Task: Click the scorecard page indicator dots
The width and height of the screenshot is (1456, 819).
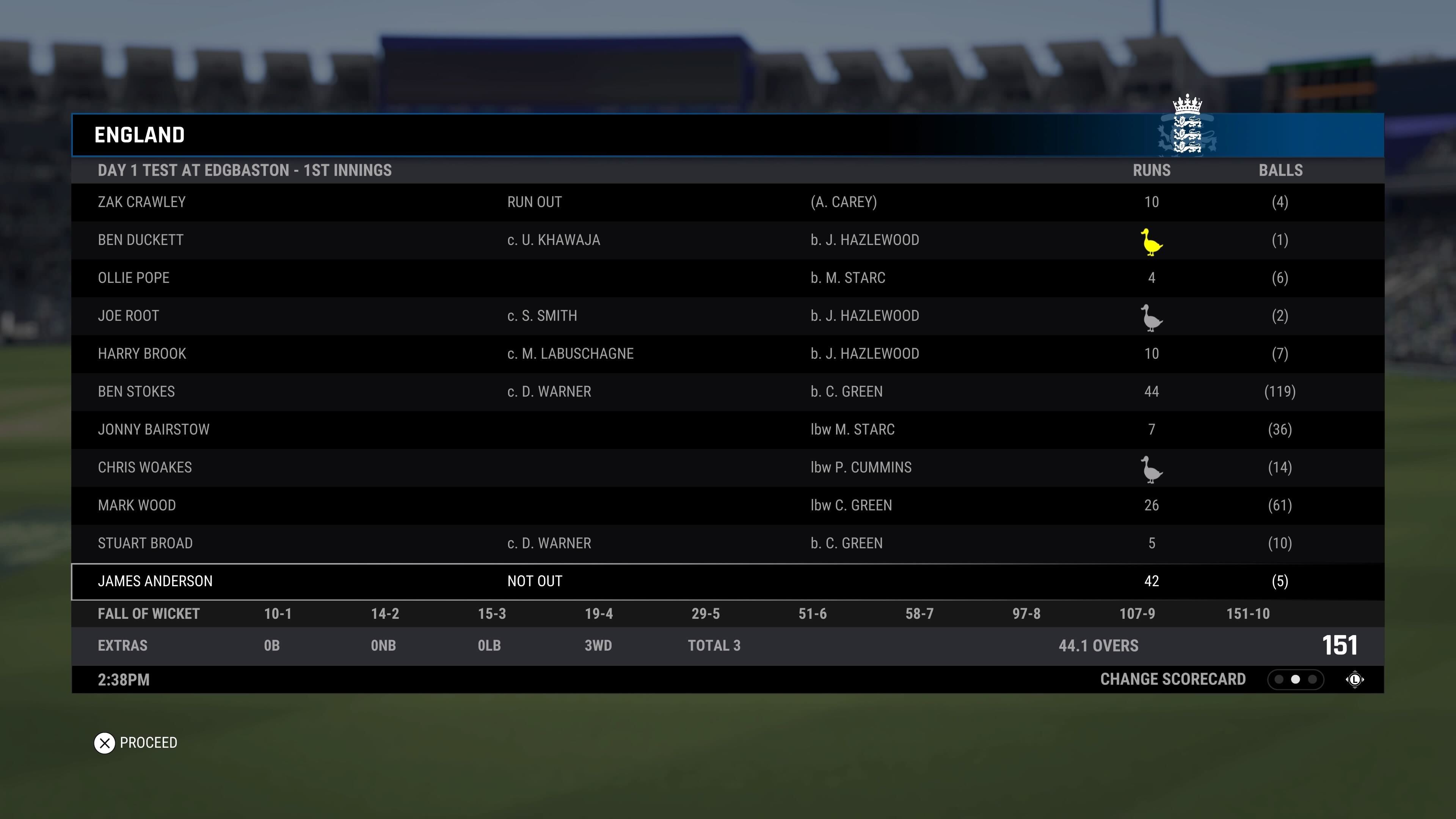Action: tap(1295, 679)
